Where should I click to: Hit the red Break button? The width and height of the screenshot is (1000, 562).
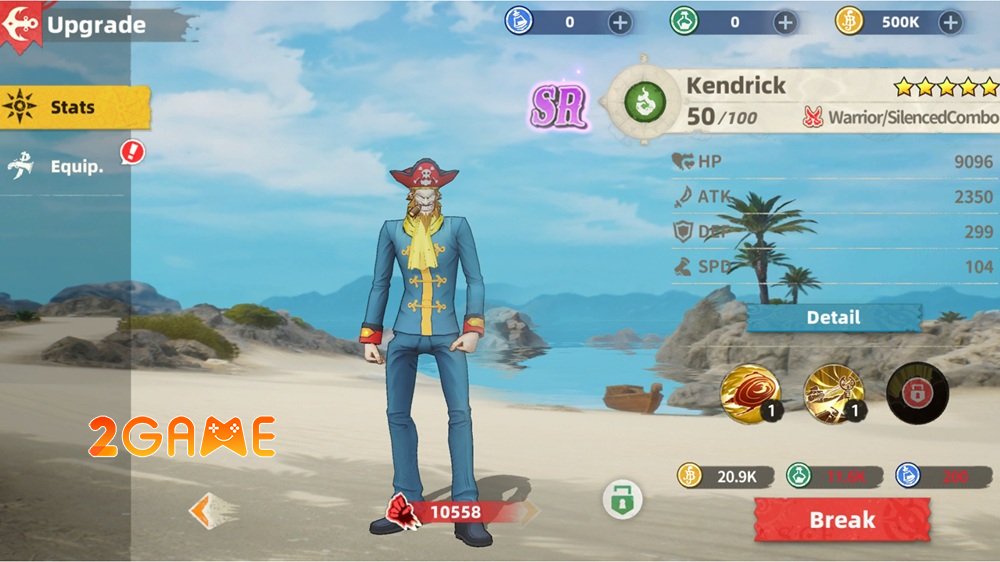(842, 520)
